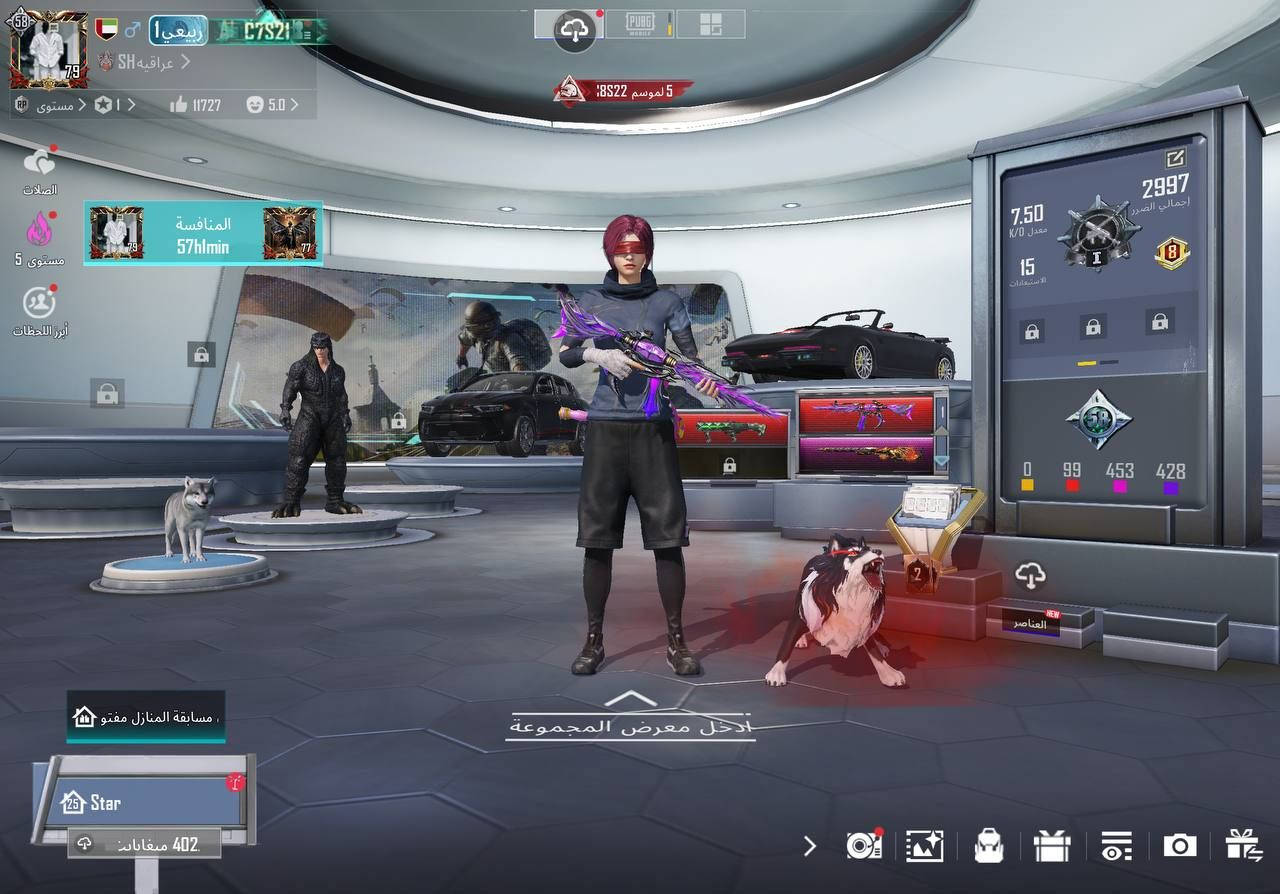Open the backpack inventory icon
Image resolution: width=1280 pixels, height=894 pixels.
[x=989, y=846]
